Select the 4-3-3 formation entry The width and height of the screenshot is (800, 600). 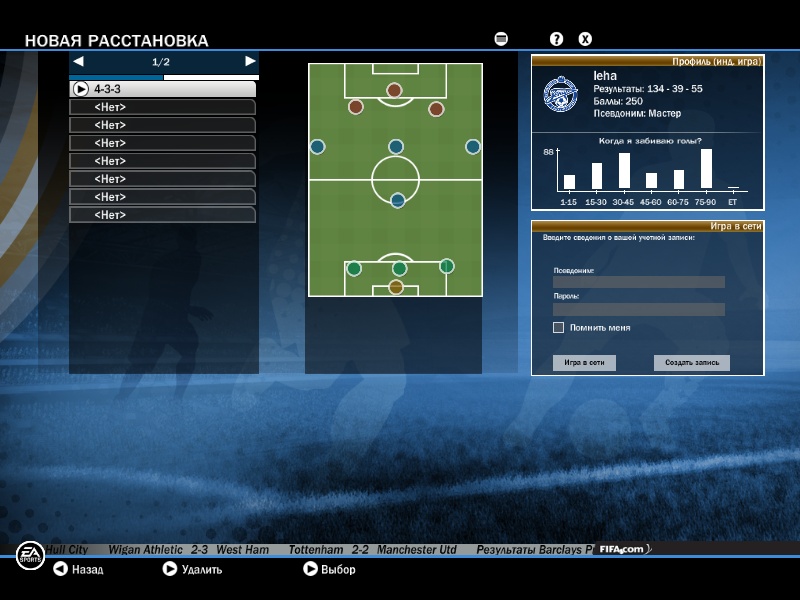pyautogui.click(x=162, y=89)
